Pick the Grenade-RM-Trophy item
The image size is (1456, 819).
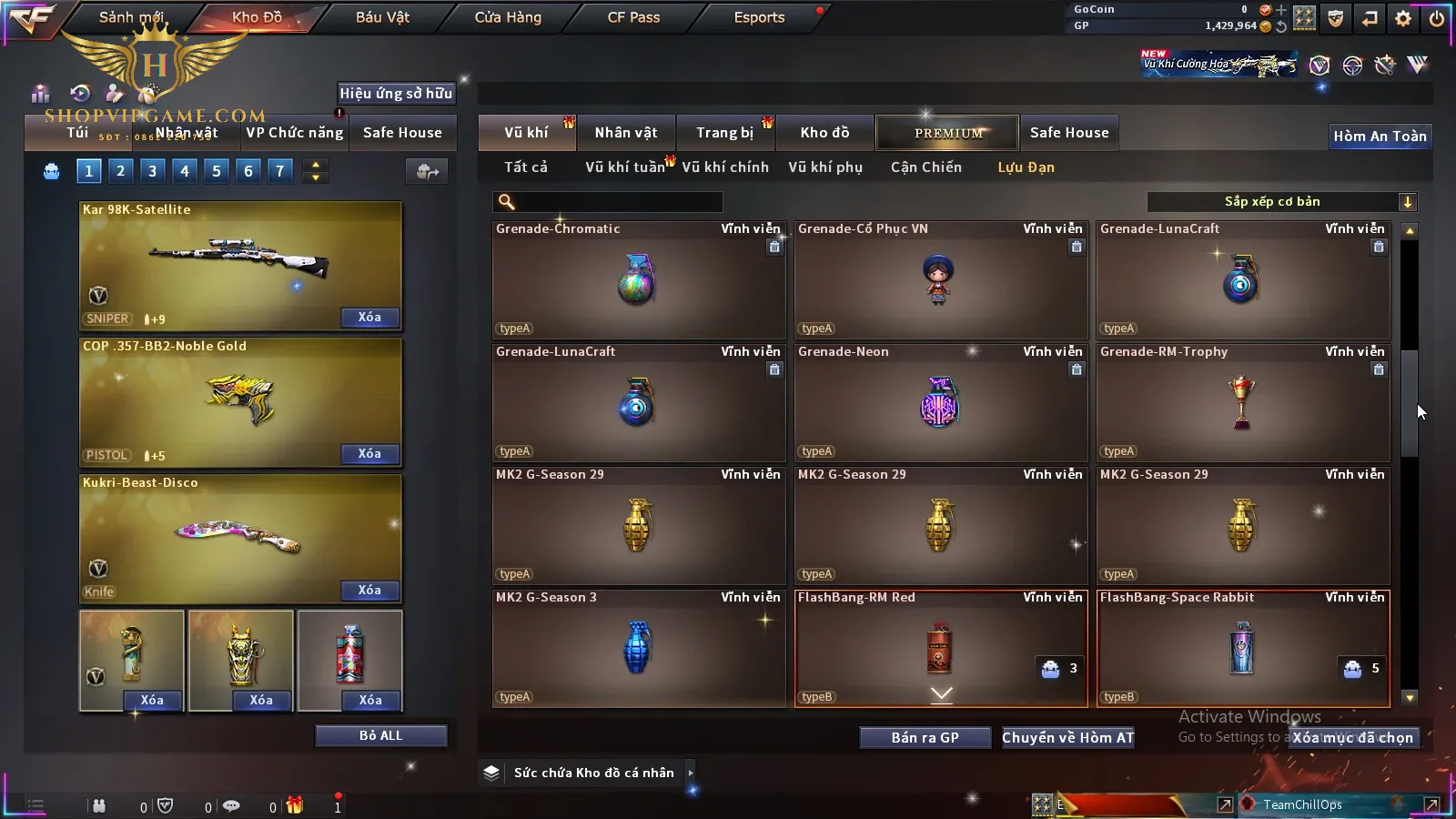point(1242,403)
